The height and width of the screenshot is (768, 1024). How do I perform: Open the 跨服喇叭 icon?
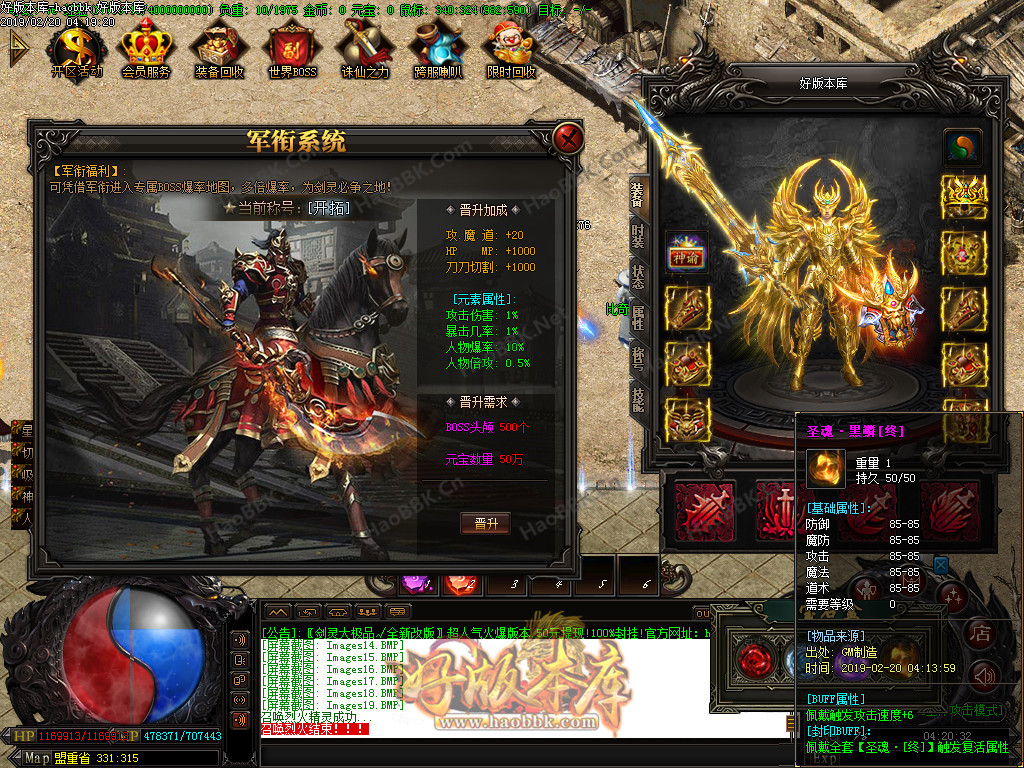[x=438, y=50]
